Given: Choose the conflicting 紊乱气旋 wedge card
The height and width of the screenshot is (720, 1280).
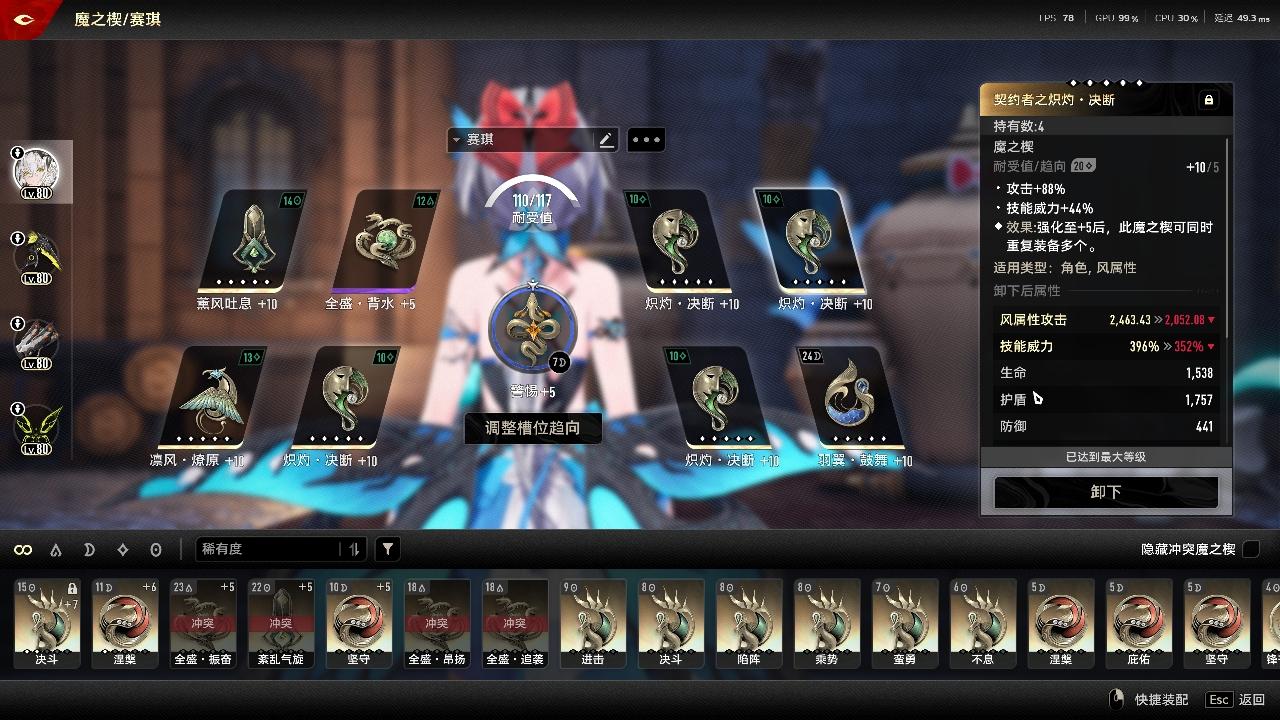Looking at the screenshot, I should point(280,622).
